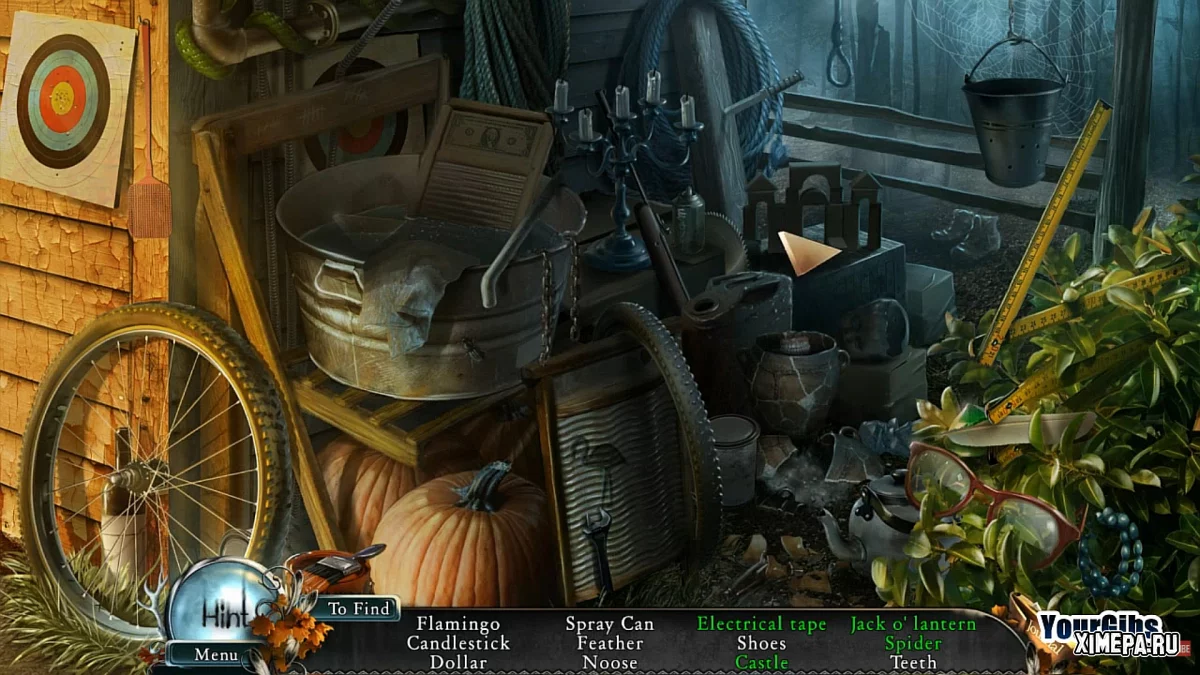
Task: Click the Dollar list entry
Action: [x=458, y=662]
